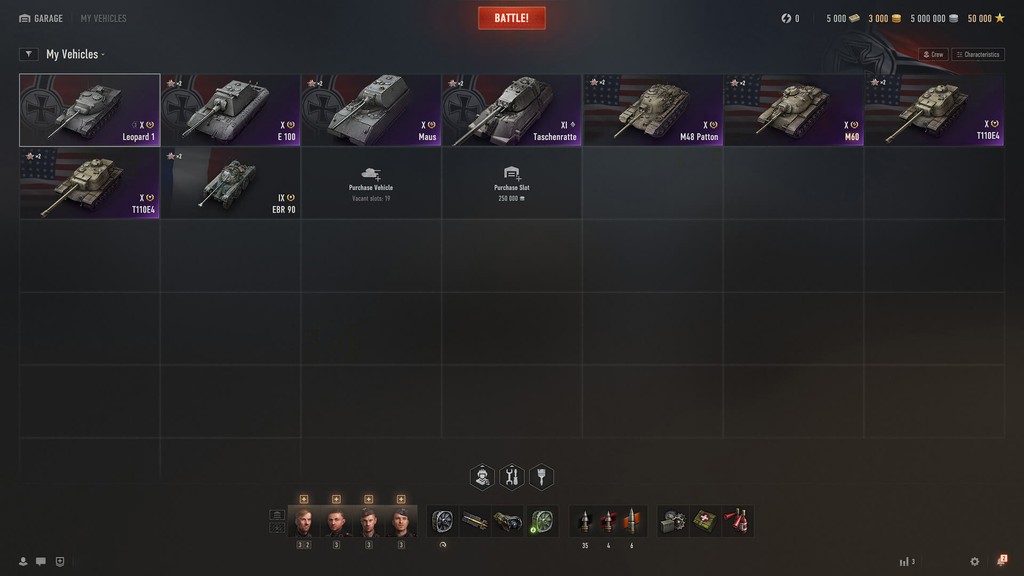The width and height of the screenshot is (1024, 576).
Task: Pick the Taschenratte tier XI tile
Action: pos(512,110)
